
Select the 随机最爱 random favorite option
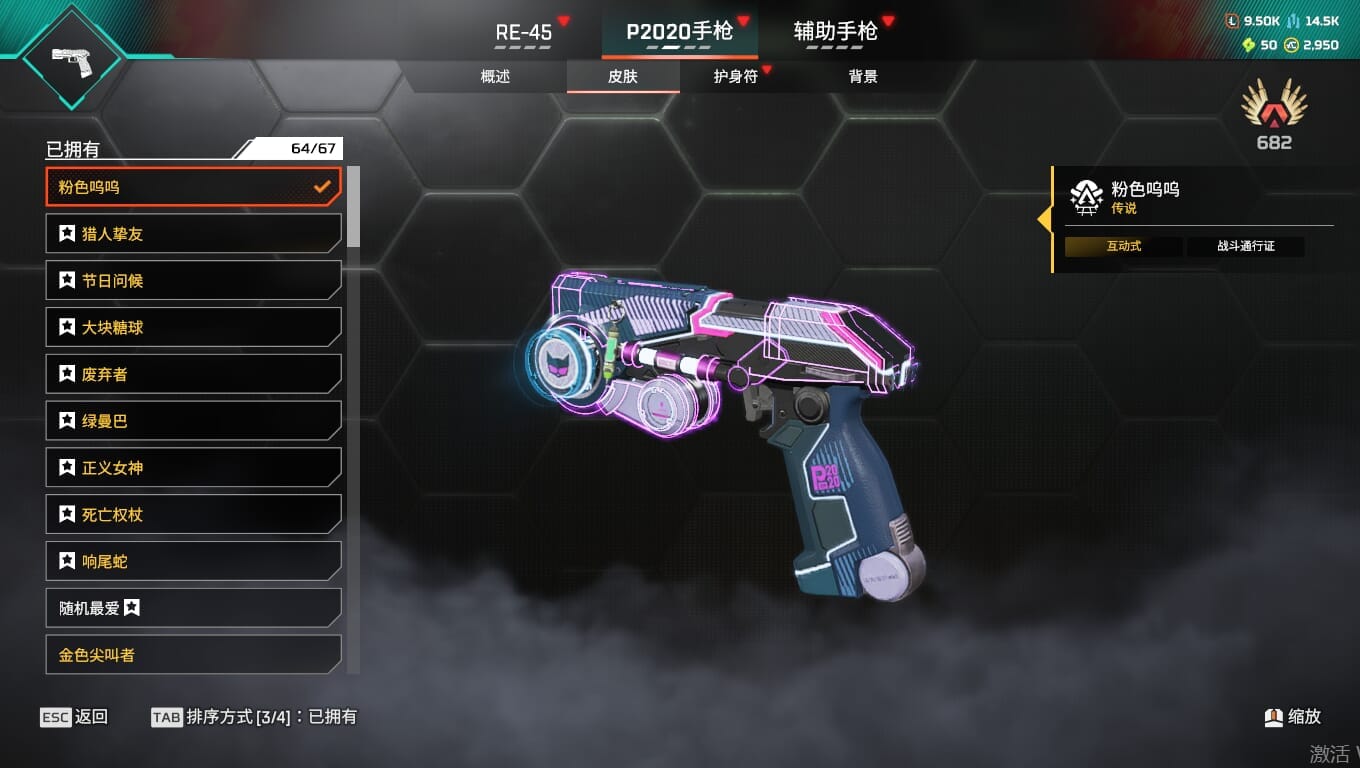(194, 608)
